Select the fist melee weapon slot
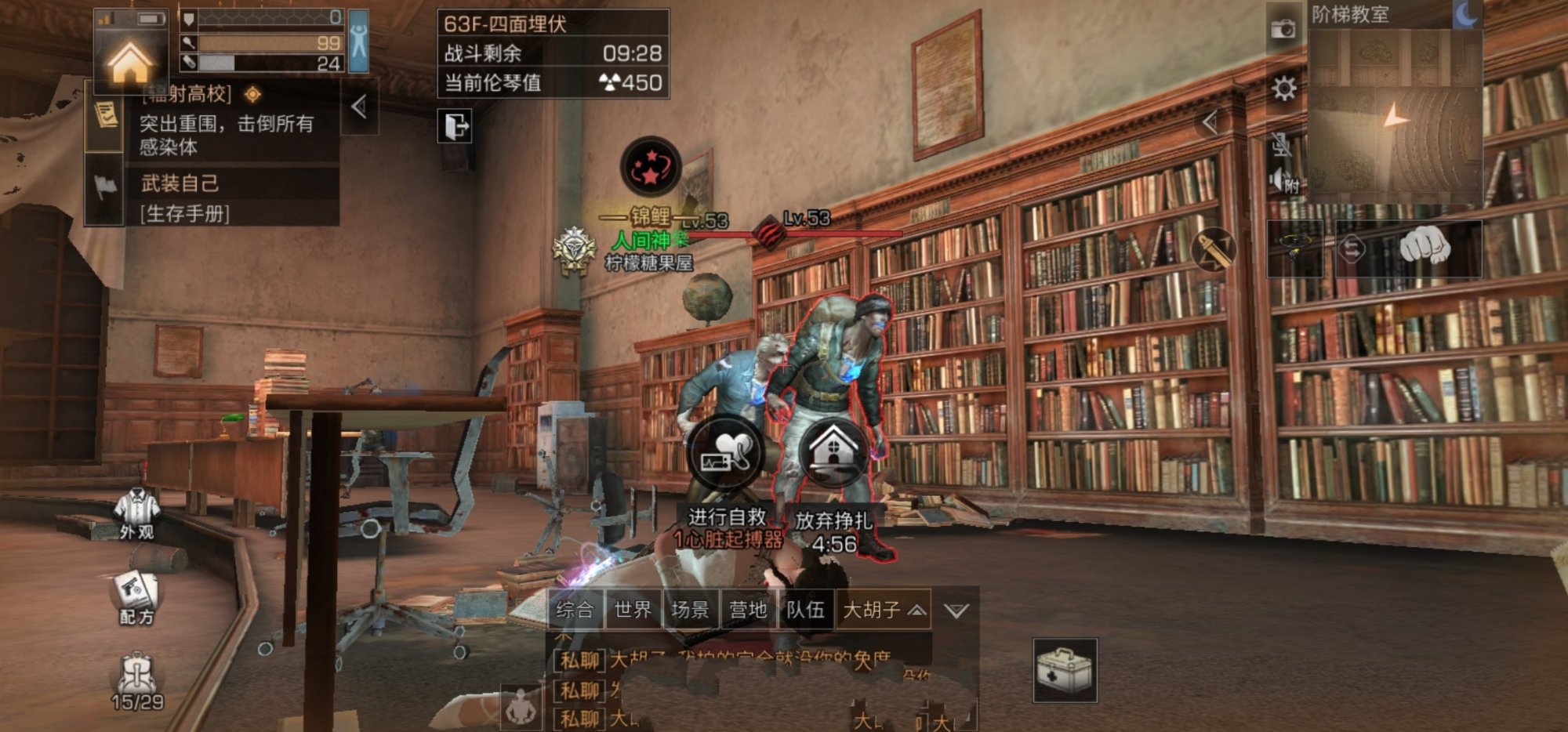1568x732 pixels. [1425, 248]
